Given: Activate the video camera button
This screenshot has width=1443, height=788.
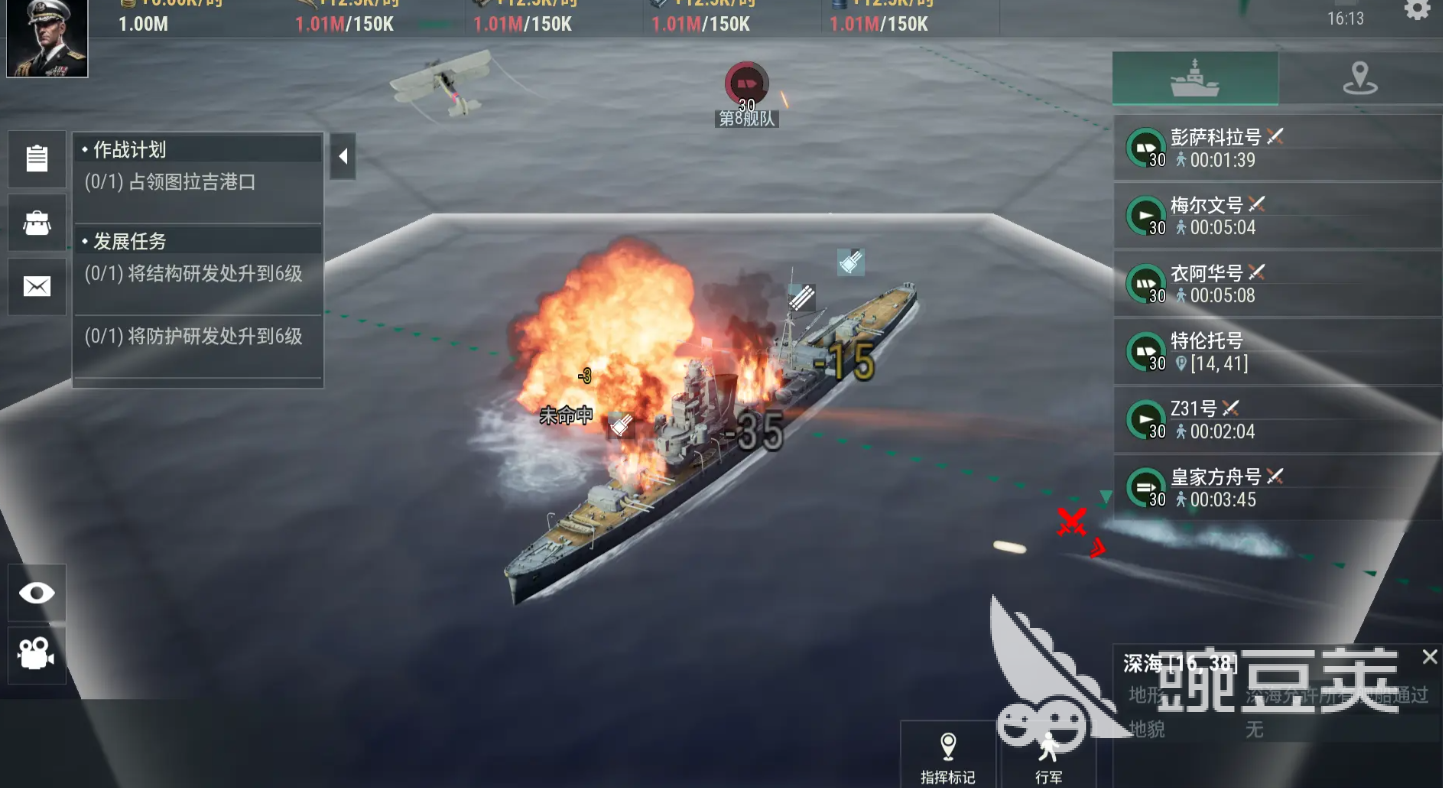Looking at the screenshot, I should point(37,655).
